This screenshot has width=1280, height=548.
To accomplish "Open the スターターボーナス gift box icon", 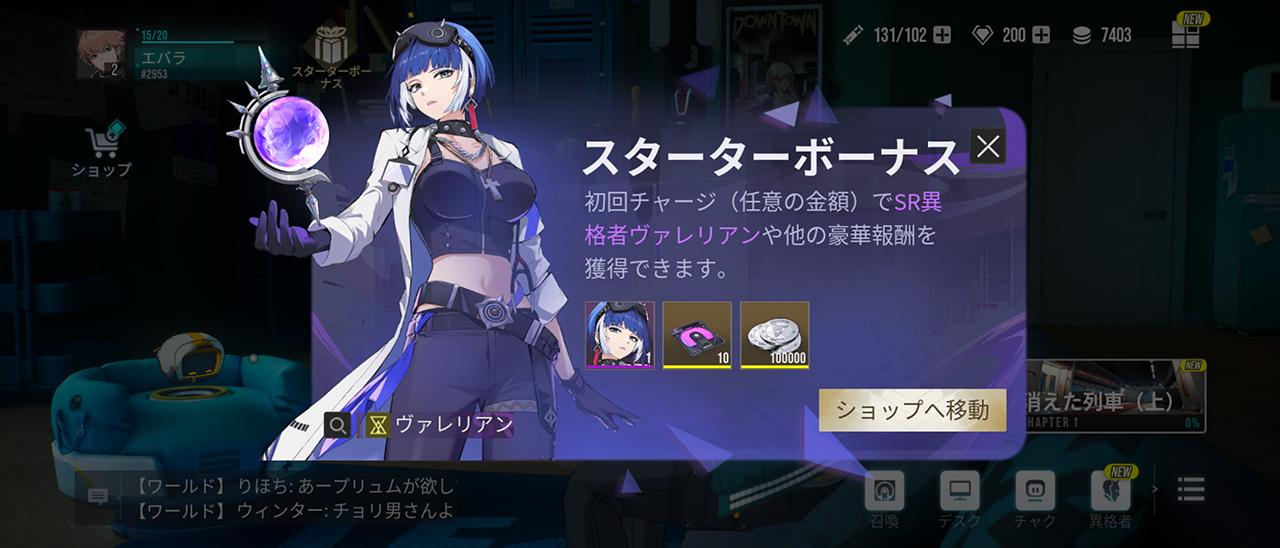I will click(x=330, y=48).
